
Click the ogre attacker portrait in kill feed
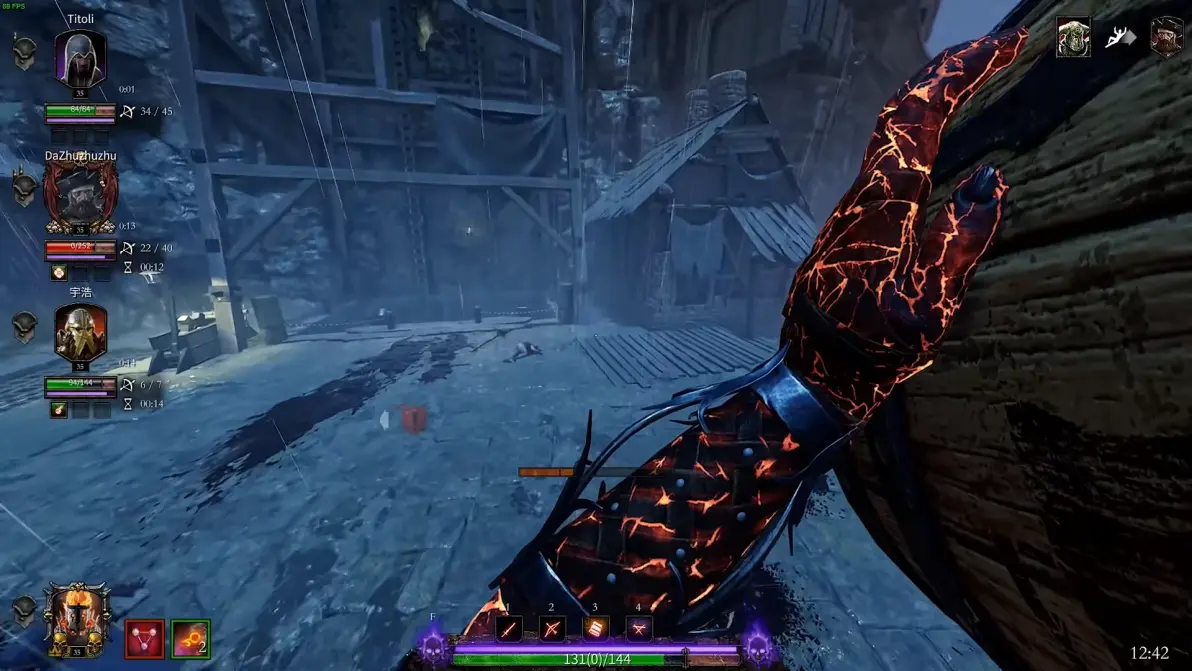1073,37
